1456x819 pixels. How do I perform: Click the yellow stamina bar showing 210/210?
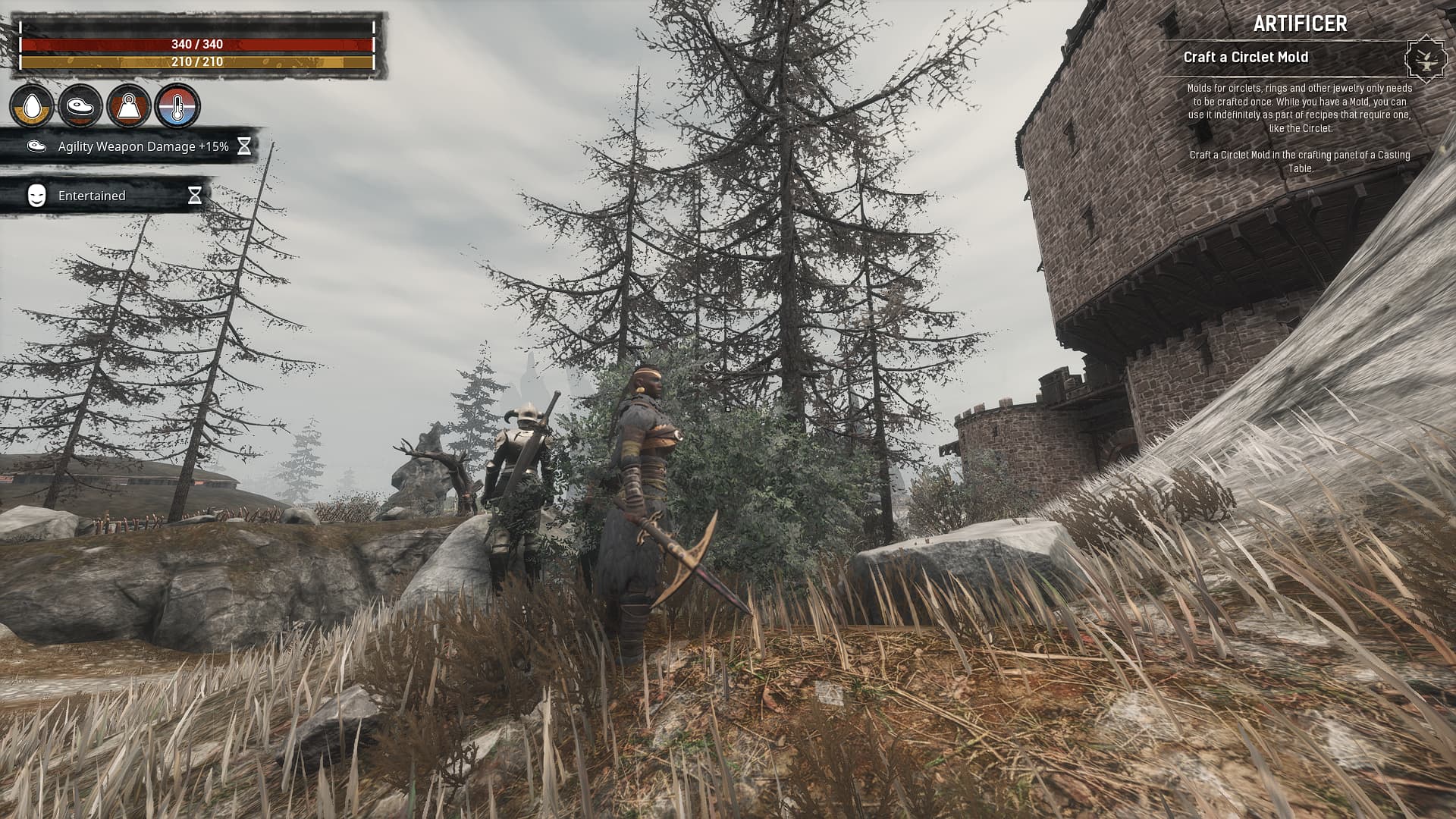[x=197, y=62]
